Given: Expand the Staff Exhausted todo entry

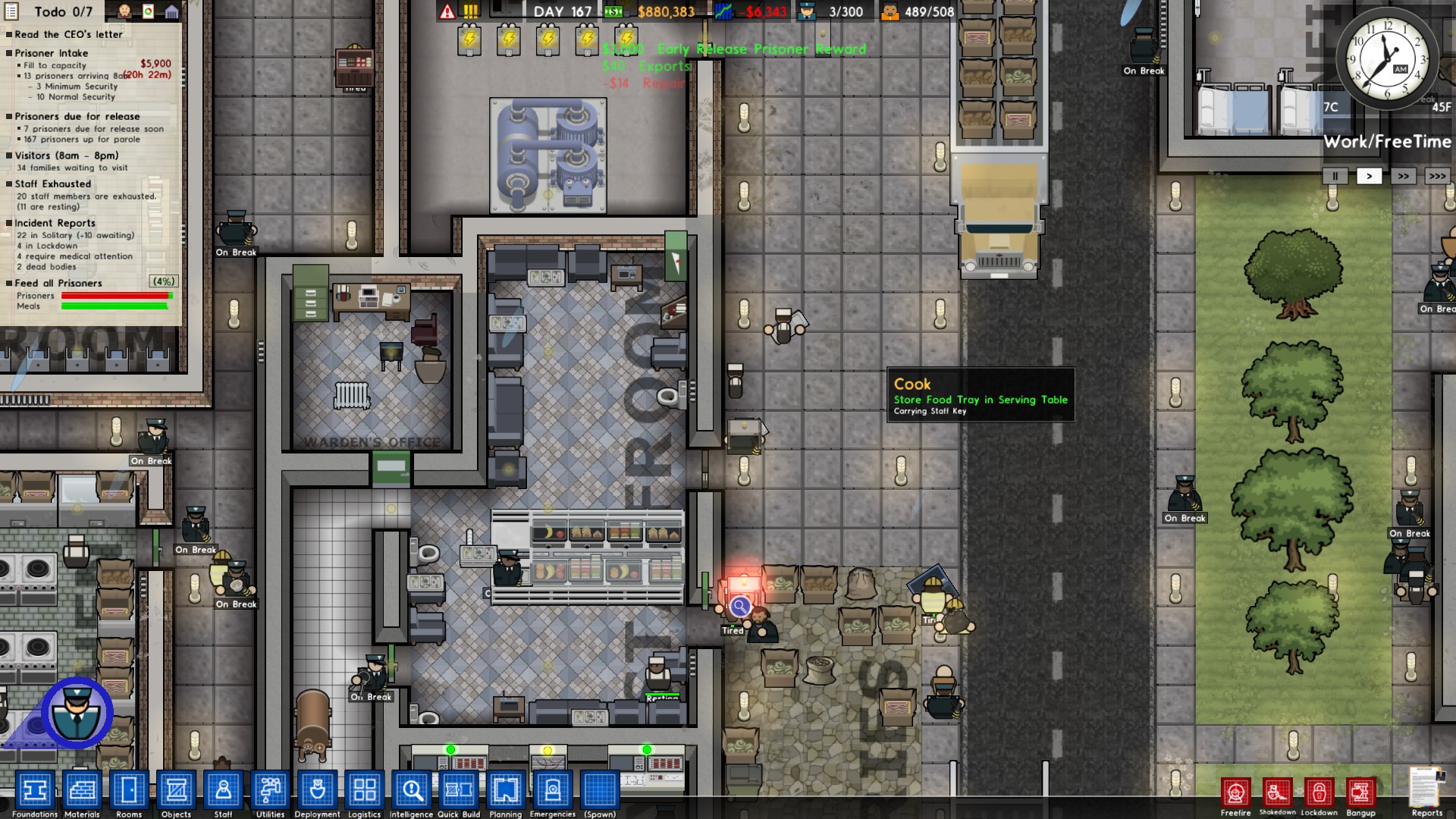Looking at the screenshot, I should click(52, 184).
